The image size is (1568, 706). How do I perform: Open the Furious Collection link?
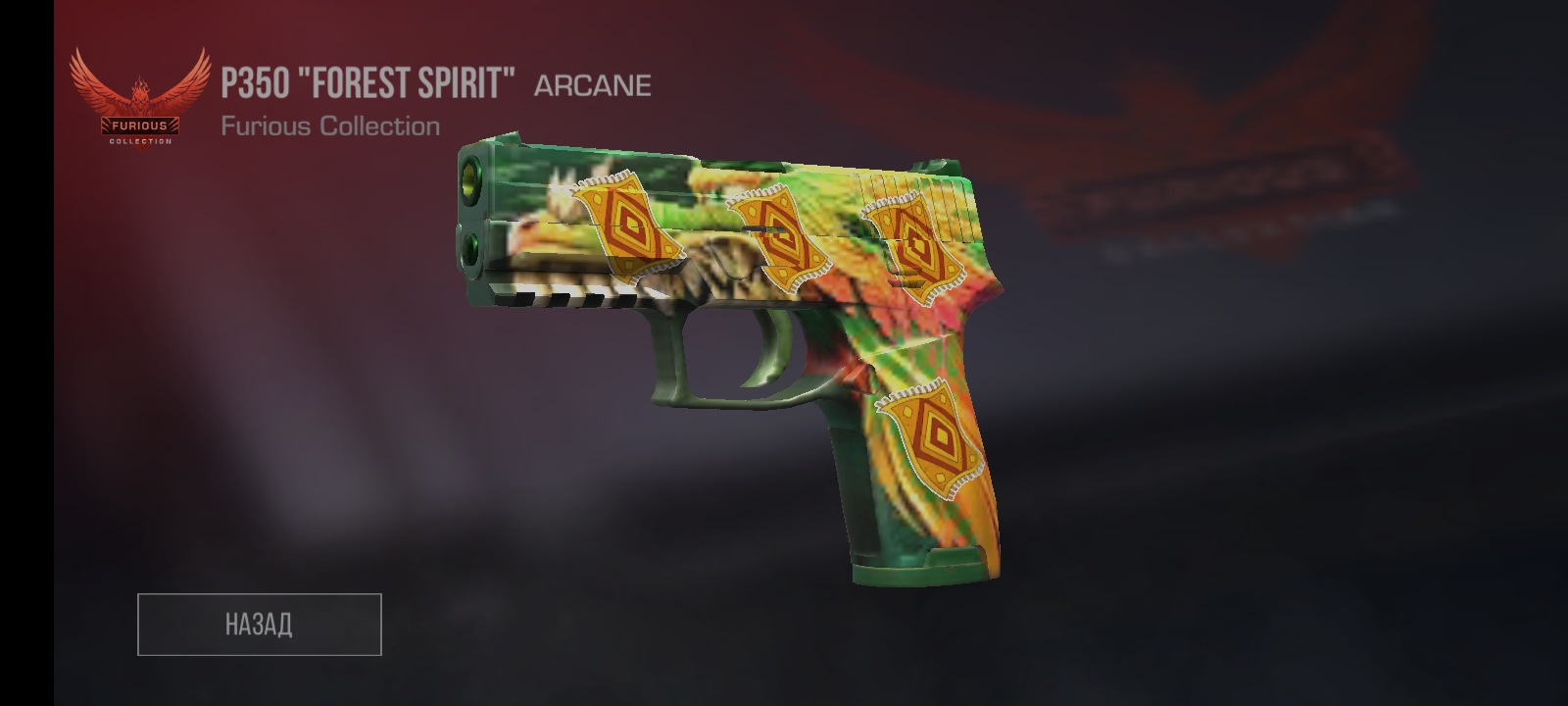[329, 125]
